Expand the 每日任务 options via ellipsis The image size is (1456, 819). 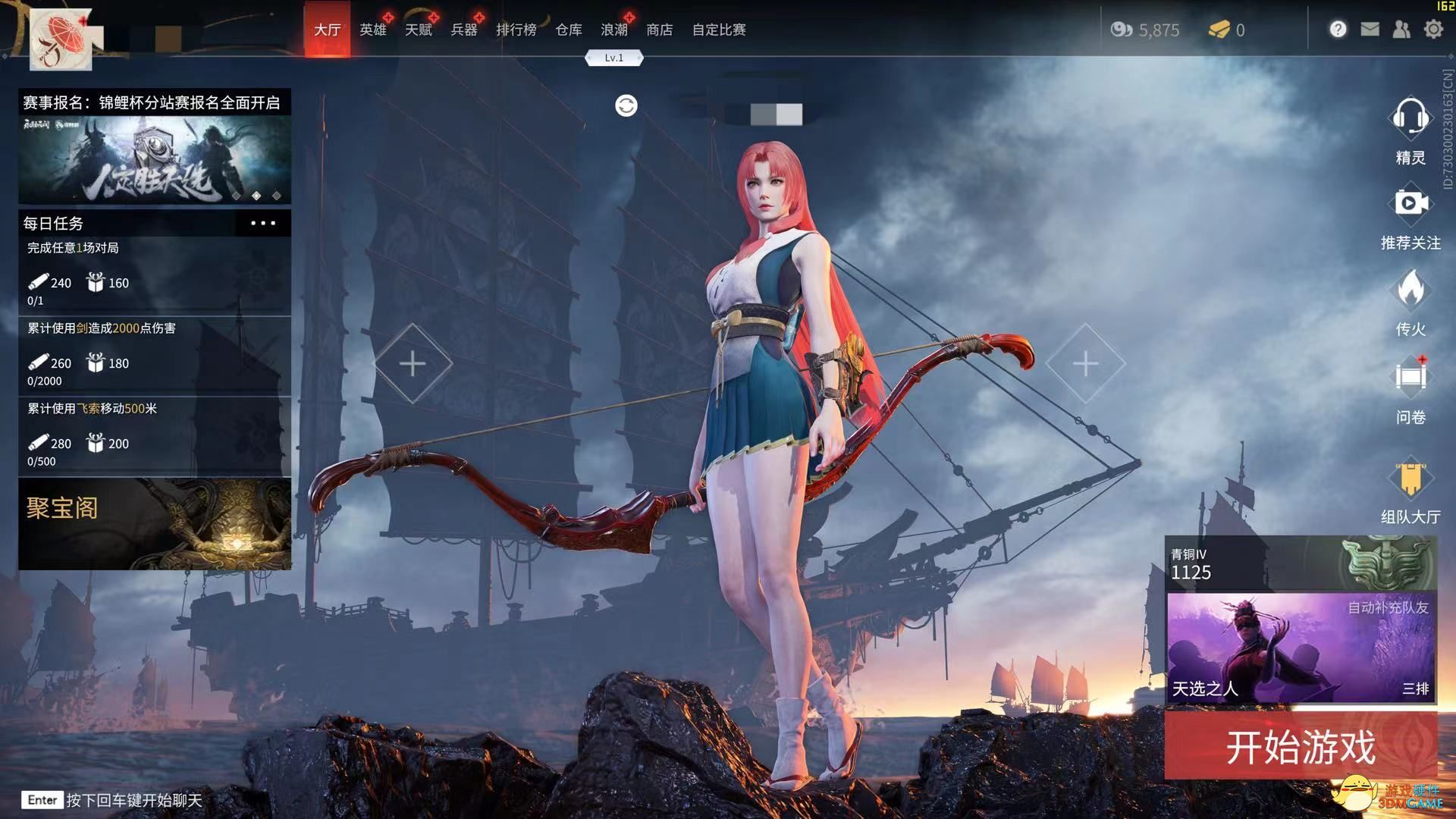pyautogui.click(x=263, y=223)
